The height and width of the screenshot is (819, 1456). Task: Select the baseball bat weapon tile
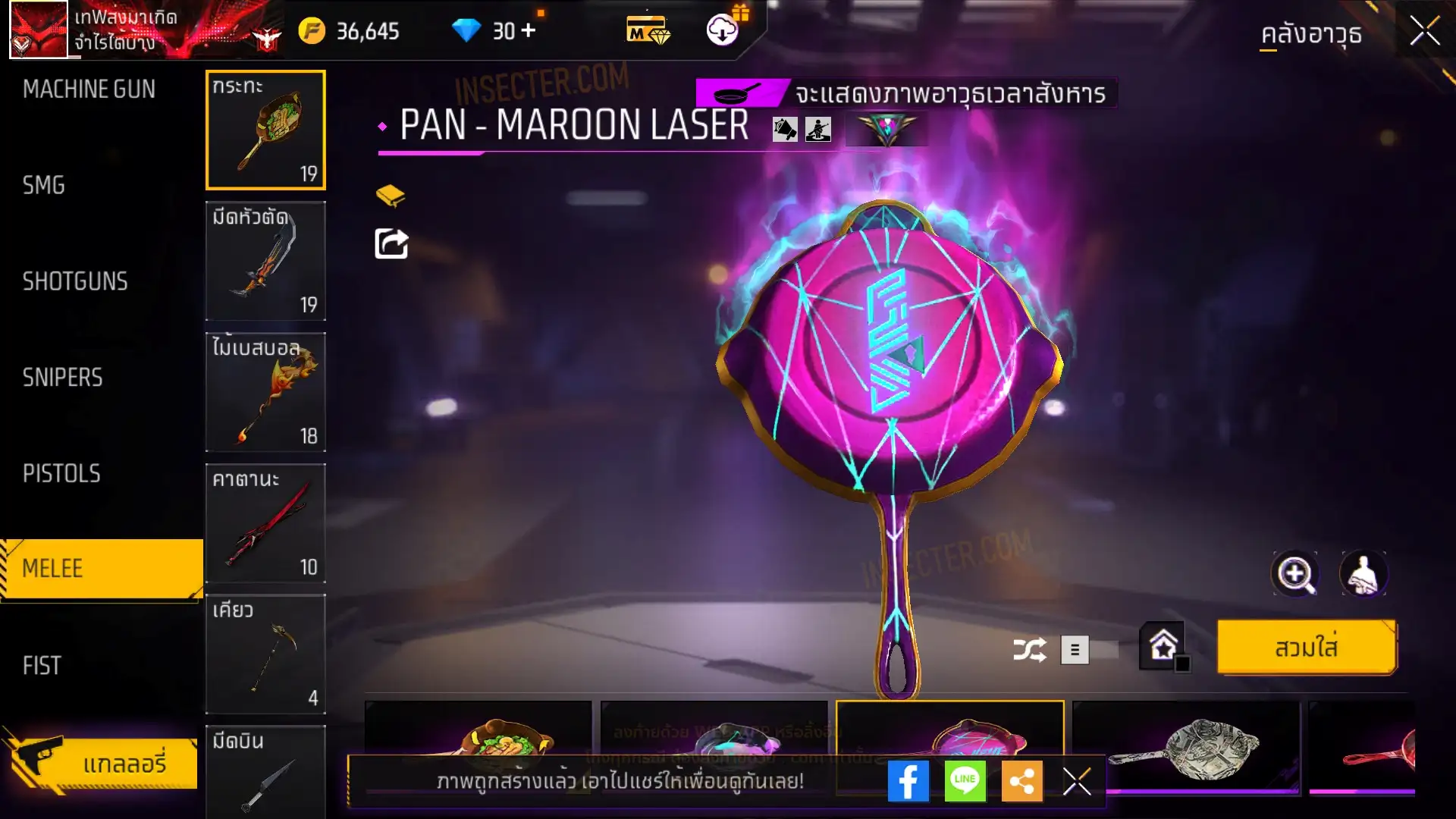coord(265,392)
